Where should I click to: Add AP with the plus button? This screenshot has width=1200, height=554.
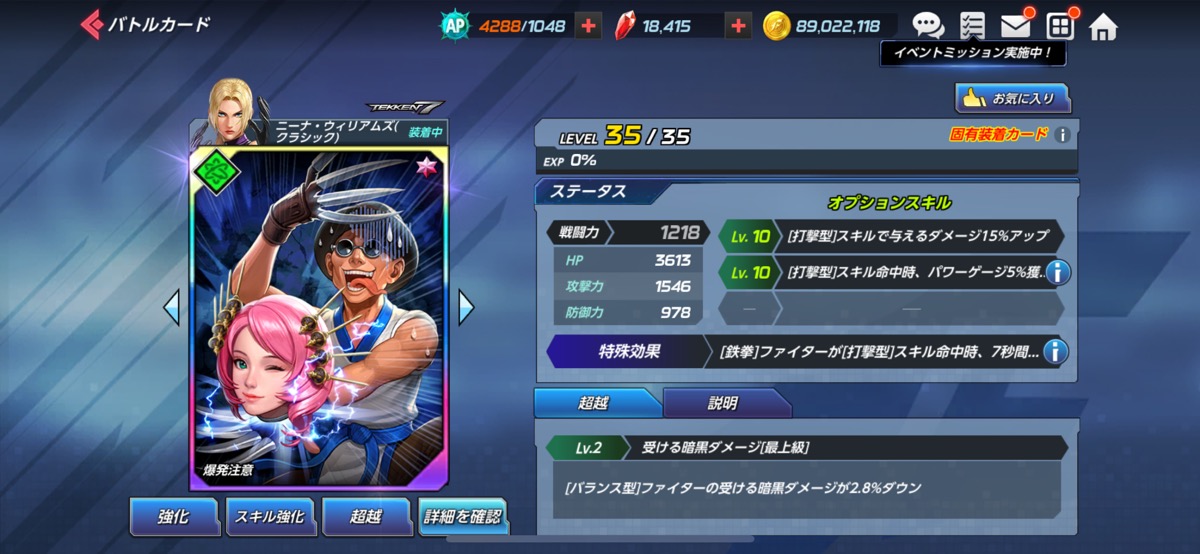589,26
